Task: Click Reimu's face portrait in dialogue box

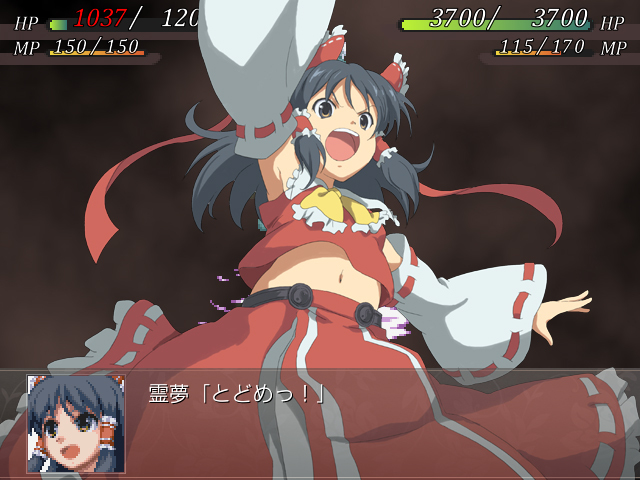Action: pos(76,424)
